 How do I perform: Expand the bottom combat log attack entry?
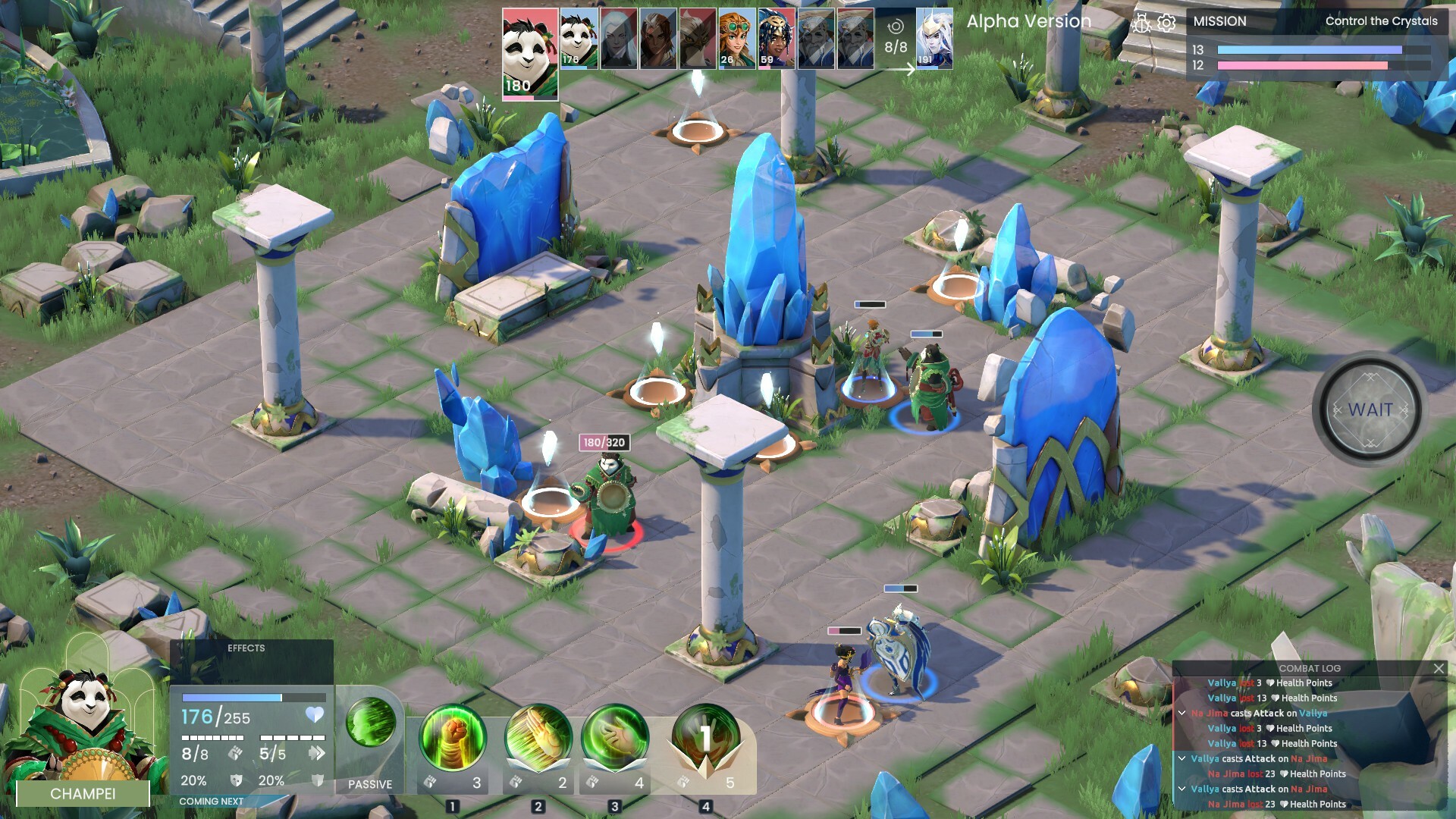pyautogui.click(x=1181, y=789)
